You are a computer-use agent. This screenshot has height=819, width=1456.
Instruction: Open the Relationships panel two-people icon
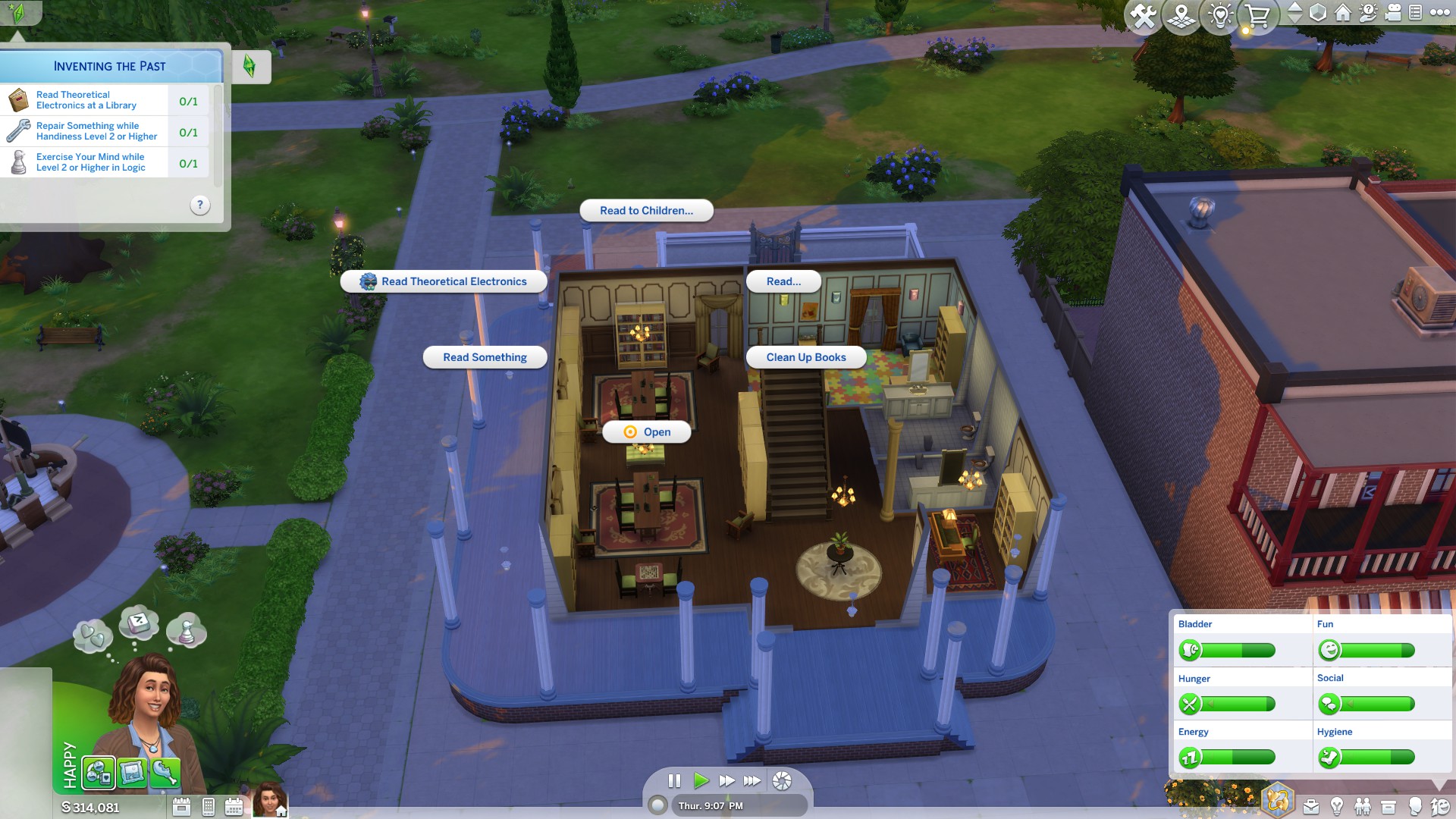click(1362, 805)
